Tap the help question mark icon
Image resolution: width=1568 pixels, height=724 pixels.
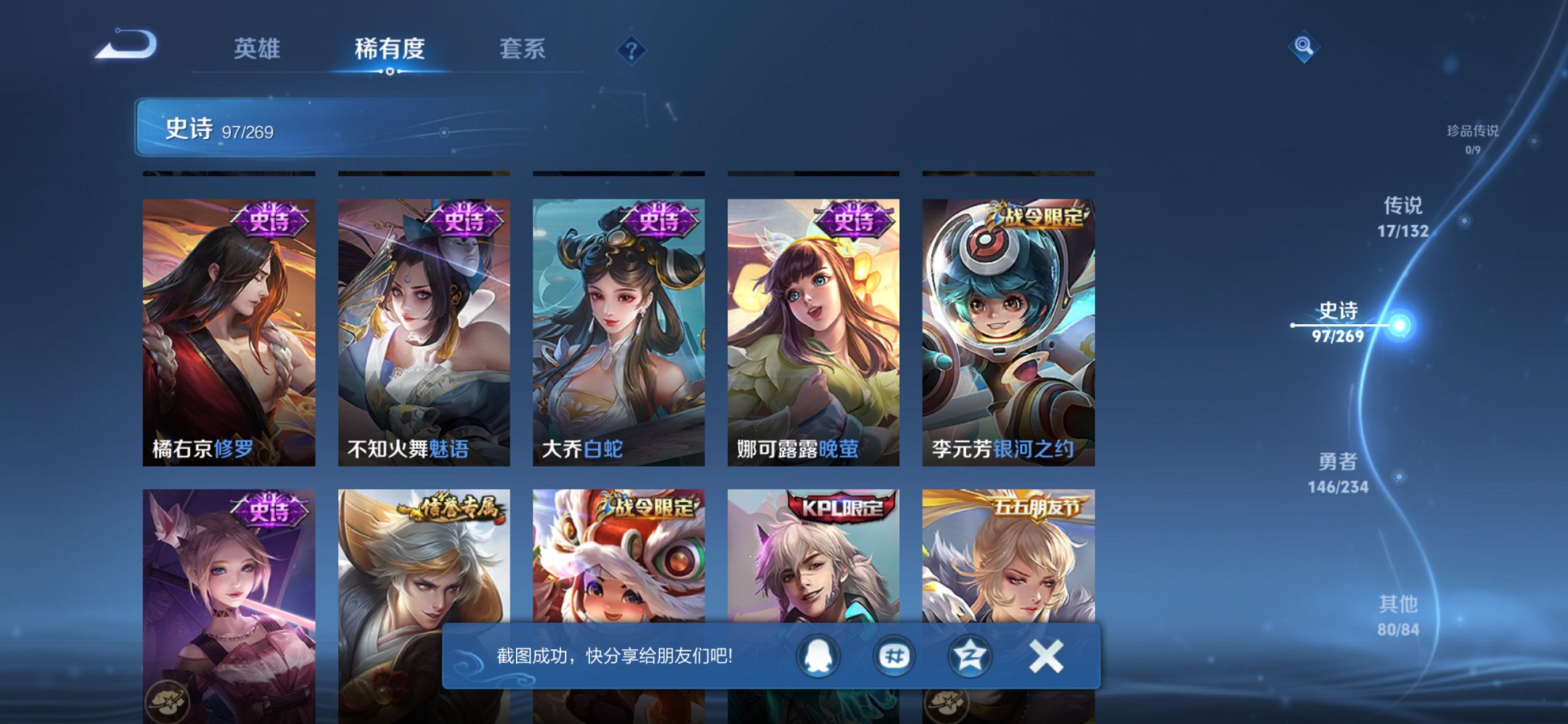click(x=631, y=51)
